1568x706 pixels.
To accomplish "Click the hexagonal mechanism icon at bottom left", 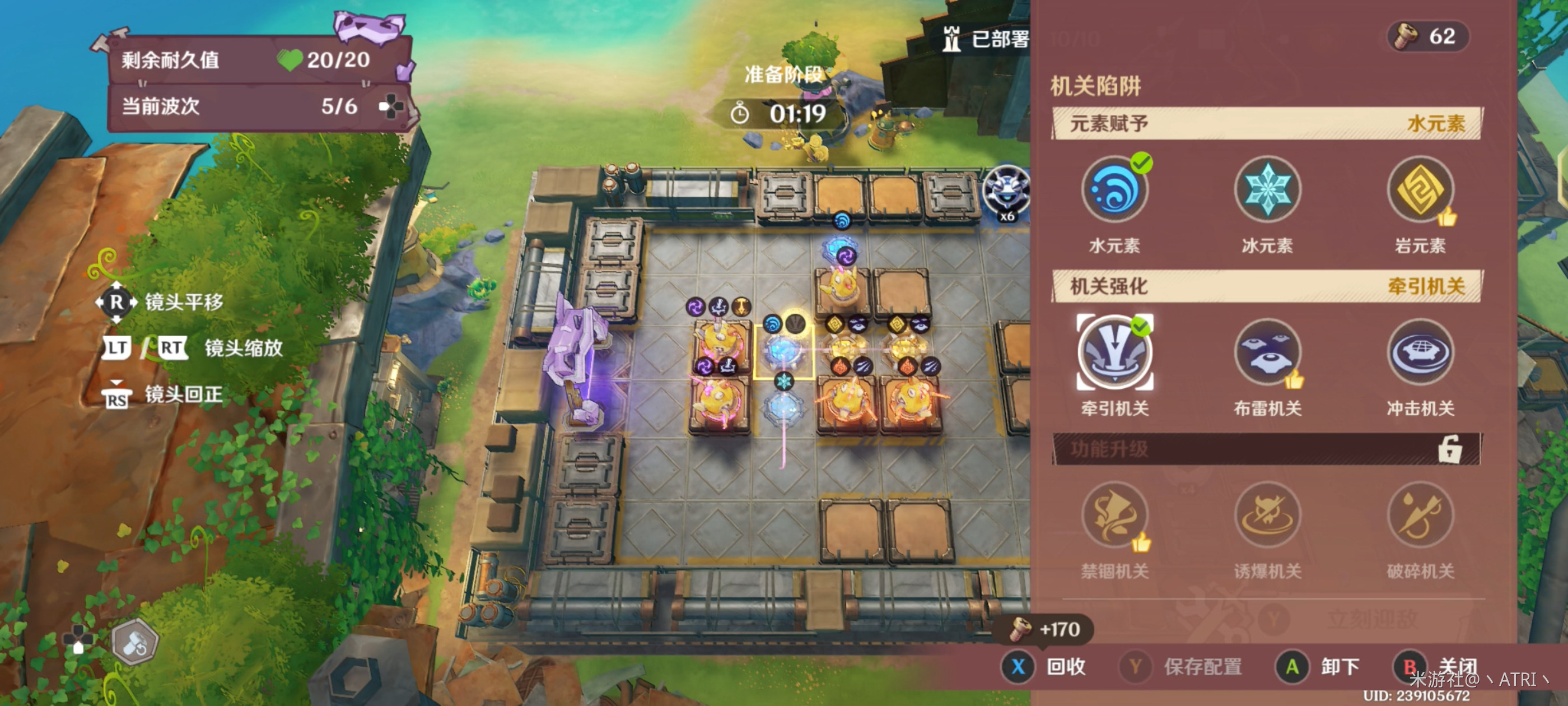I will coord(134,642).
